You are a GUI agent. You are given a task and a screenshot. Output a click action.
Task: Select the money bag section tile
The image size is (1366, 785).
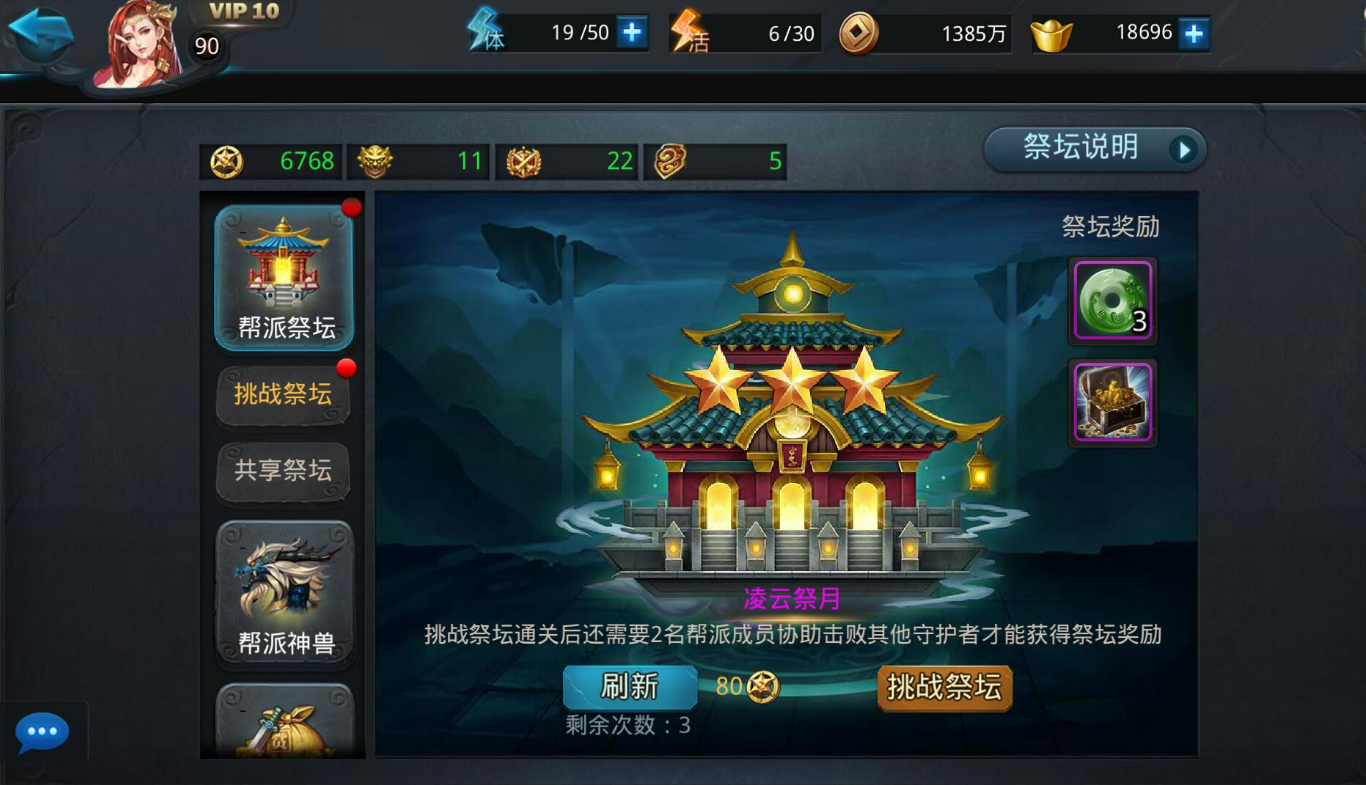coord(285,722)
